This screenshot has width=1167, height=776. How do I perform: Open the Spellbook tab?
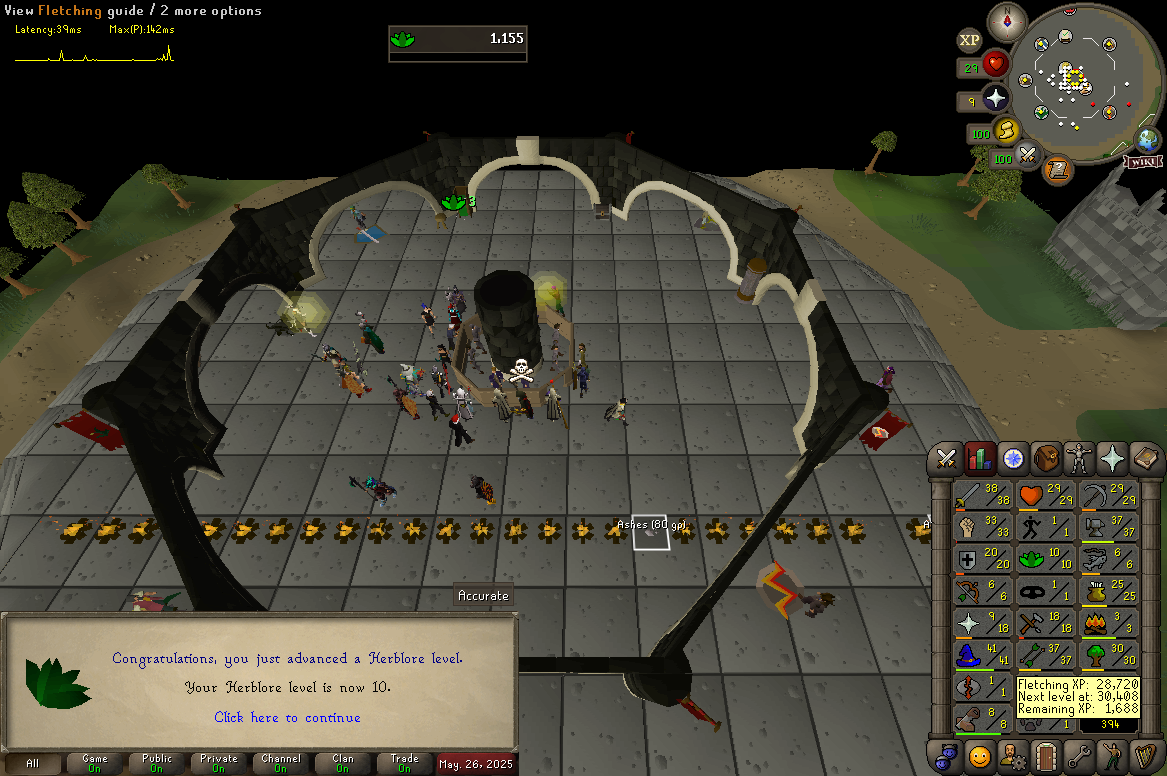(x=1146, y=459)
